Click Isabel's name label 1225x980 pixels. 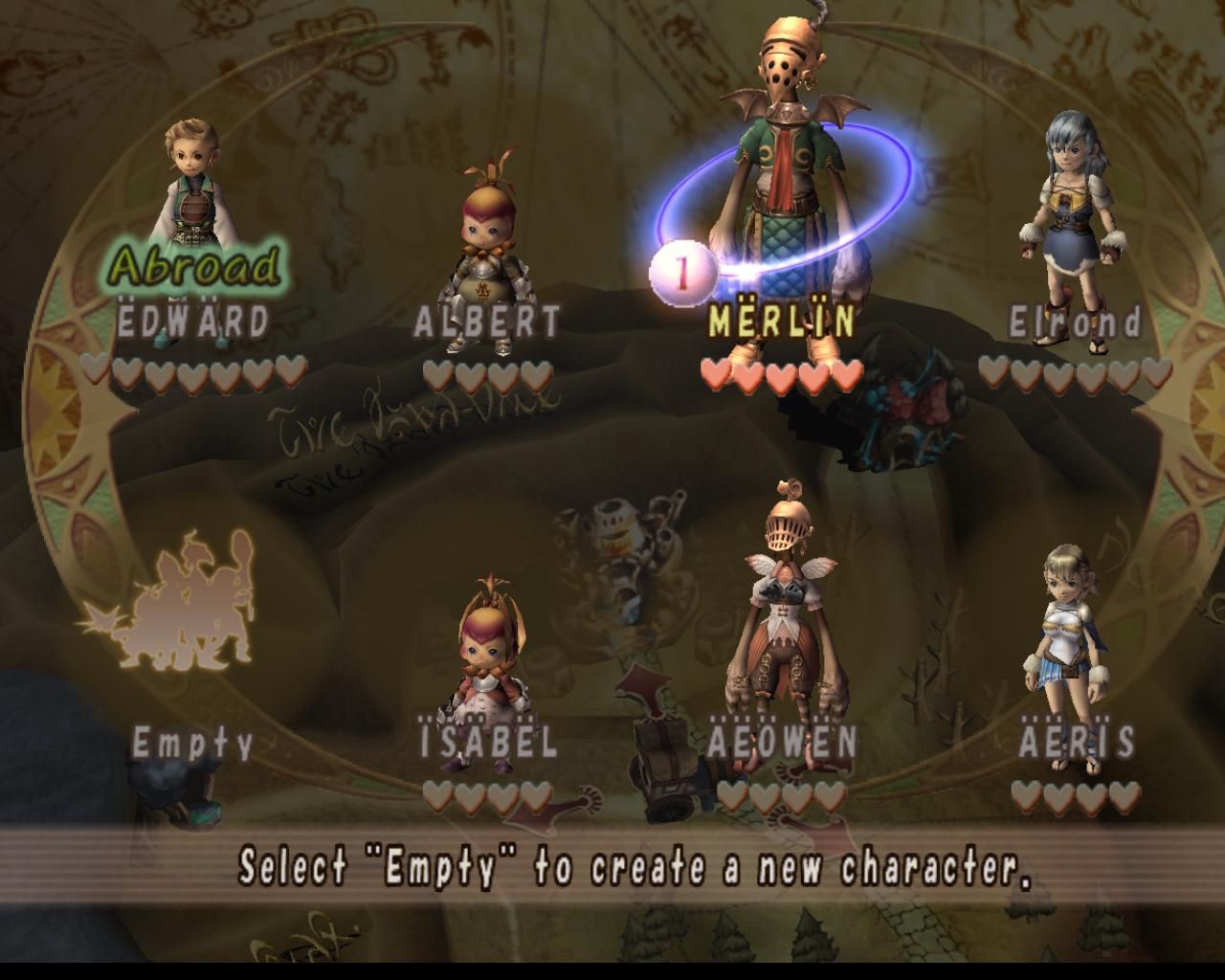[x=488, y=738]
